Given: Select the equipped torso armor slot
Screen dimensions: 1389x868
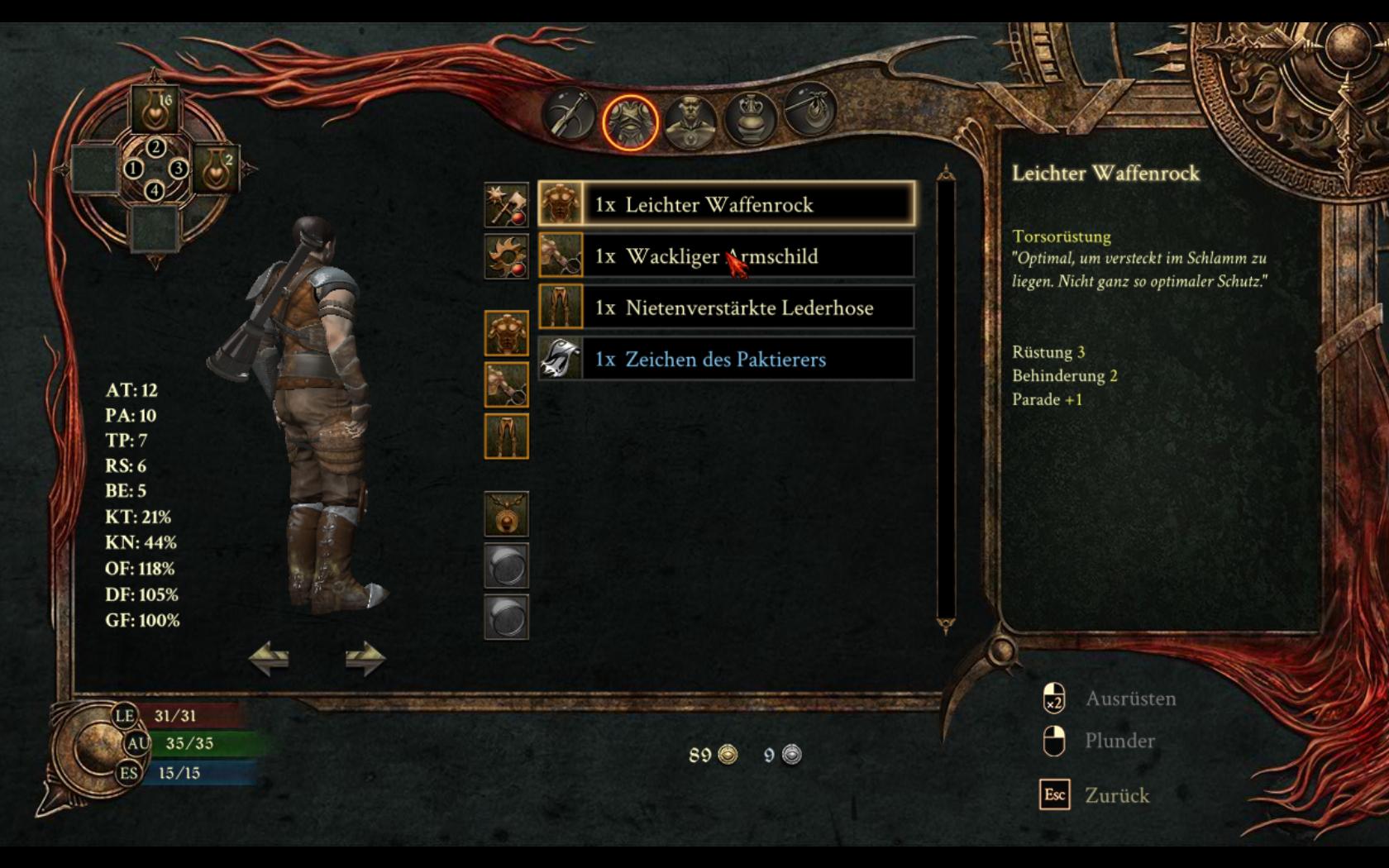Looking at the screenshot, I should 506,333.
